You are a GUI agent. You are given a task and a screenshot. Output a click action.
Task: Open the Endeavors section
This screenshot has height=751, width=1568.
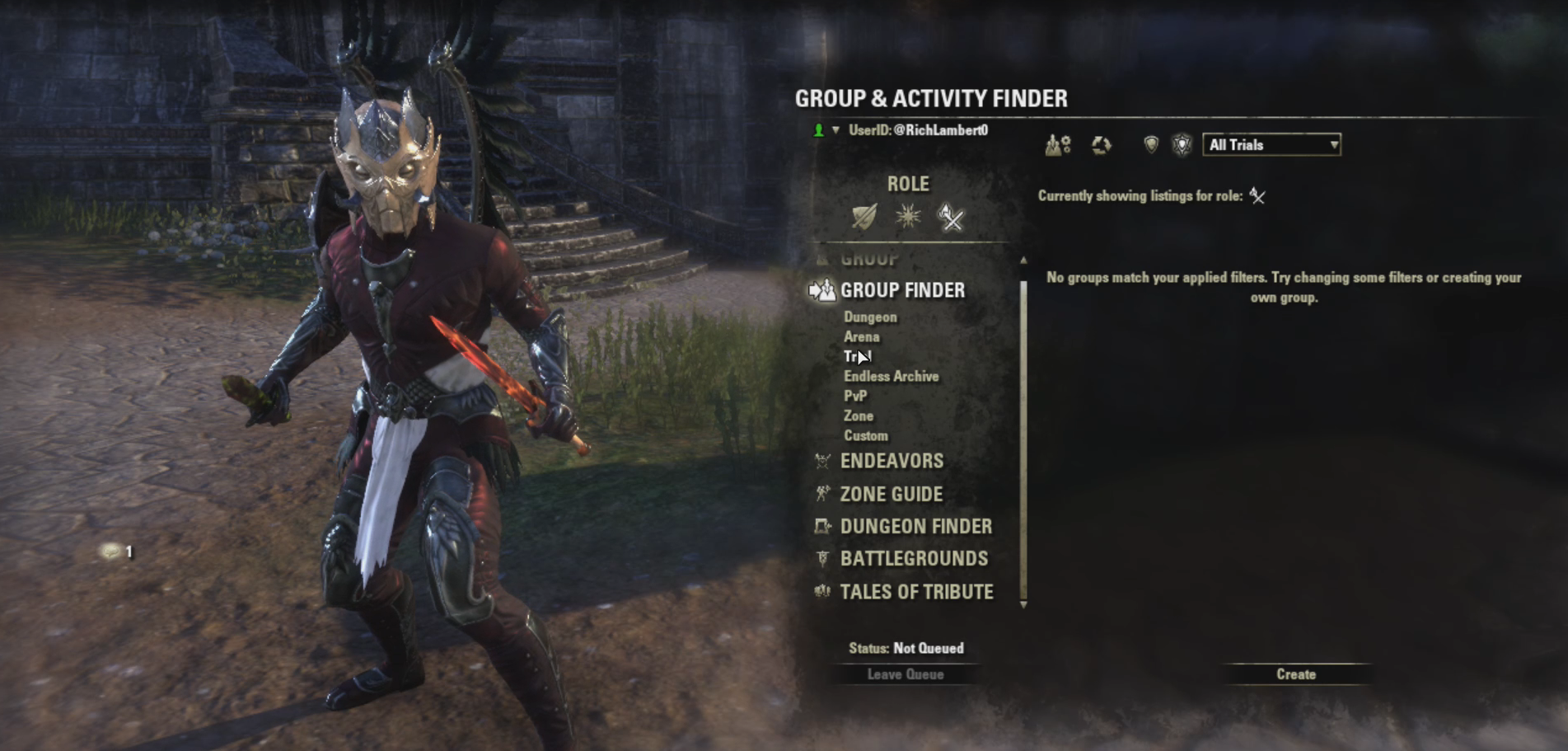pos(891,461)
